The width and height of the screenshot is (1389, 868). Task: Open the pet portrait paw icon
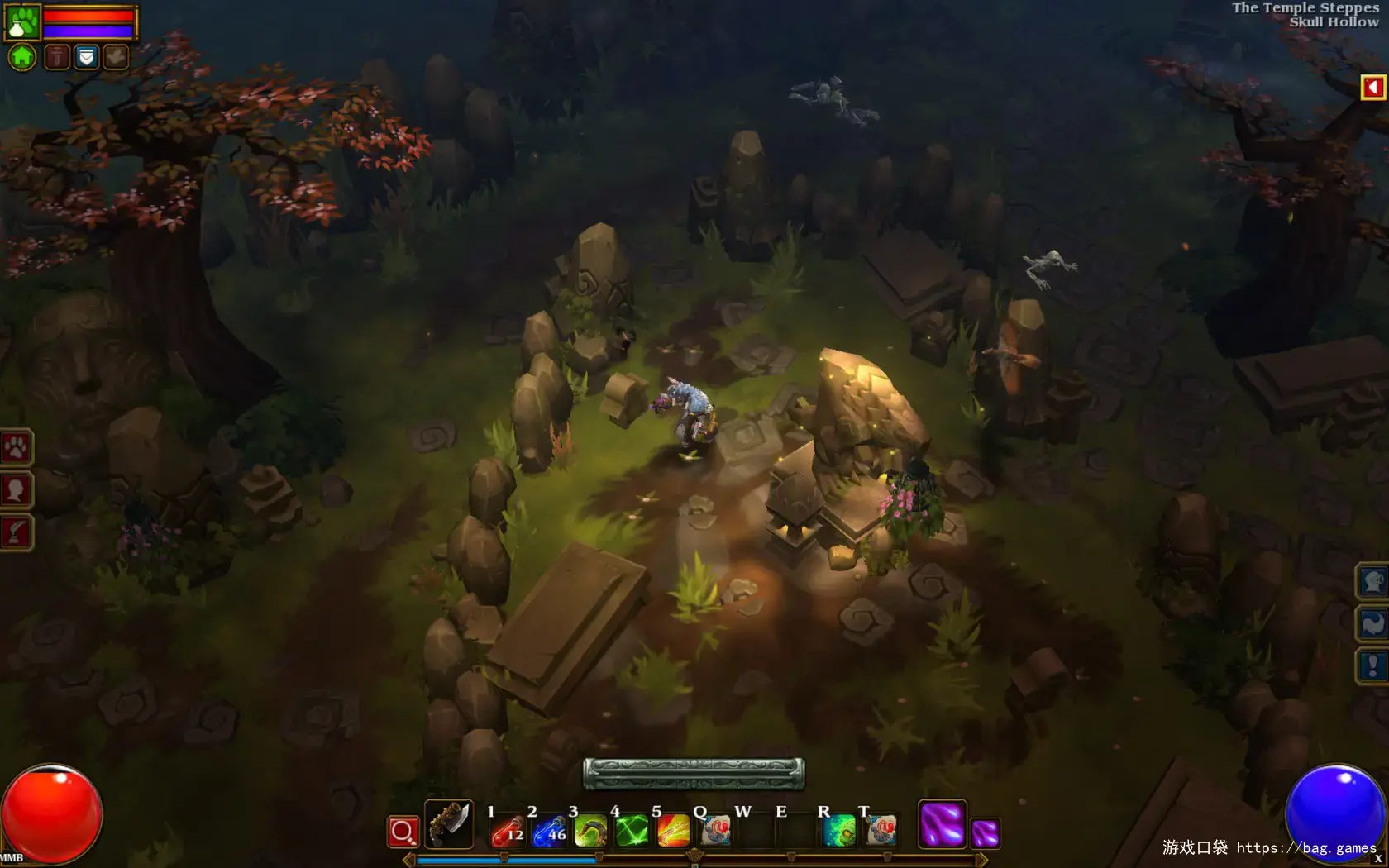tap(22, 22)
